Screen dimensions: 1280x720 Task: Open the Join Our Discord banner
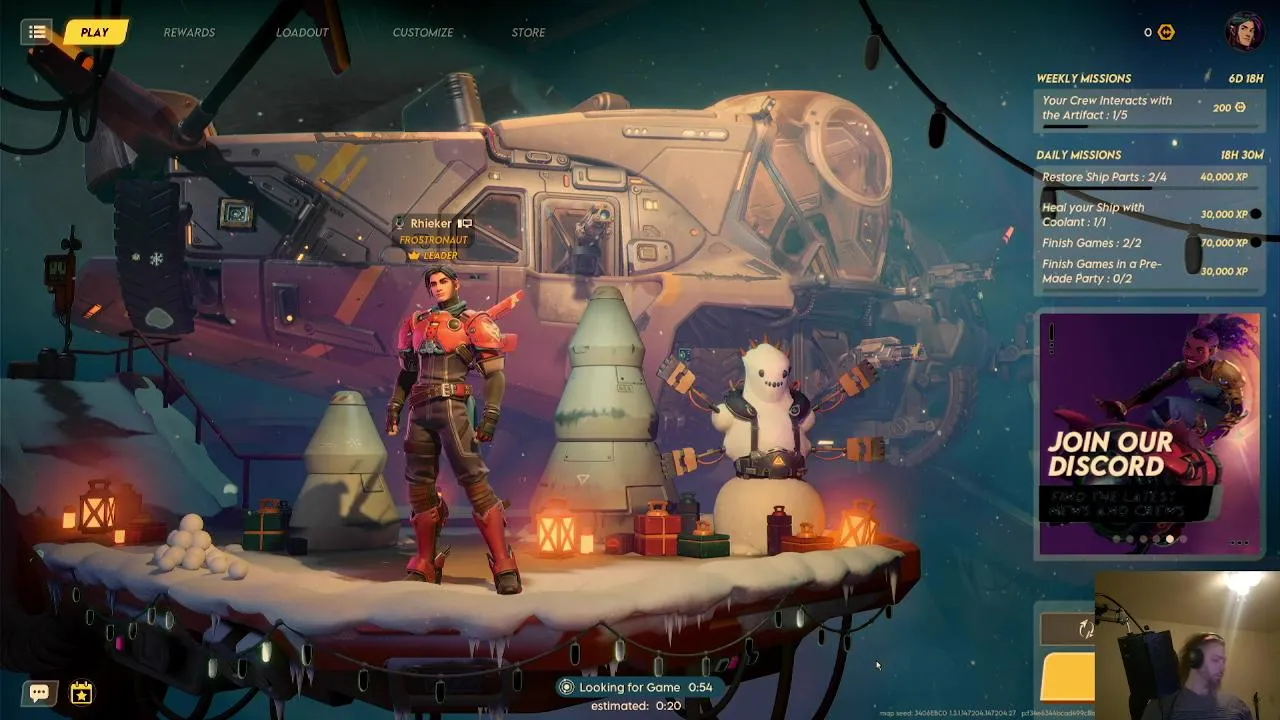tap(1149, 433)
